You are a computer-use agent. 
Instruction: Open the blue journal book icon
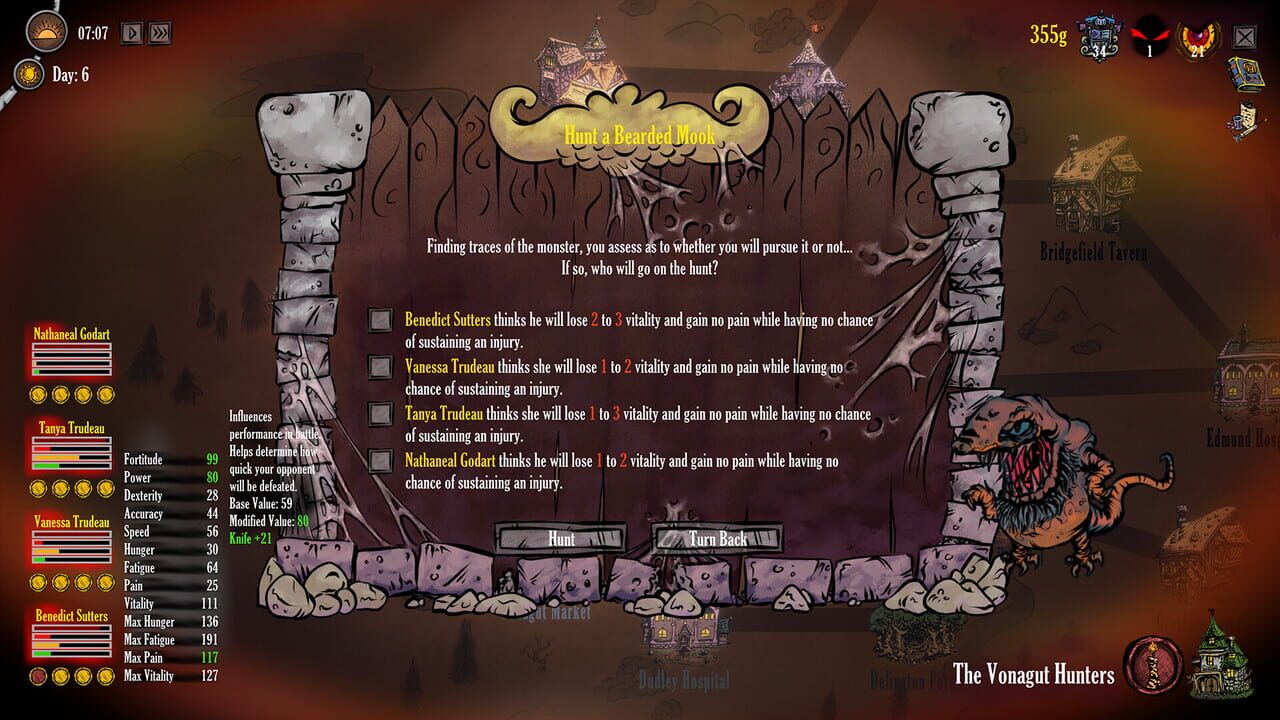[1245, 72]
